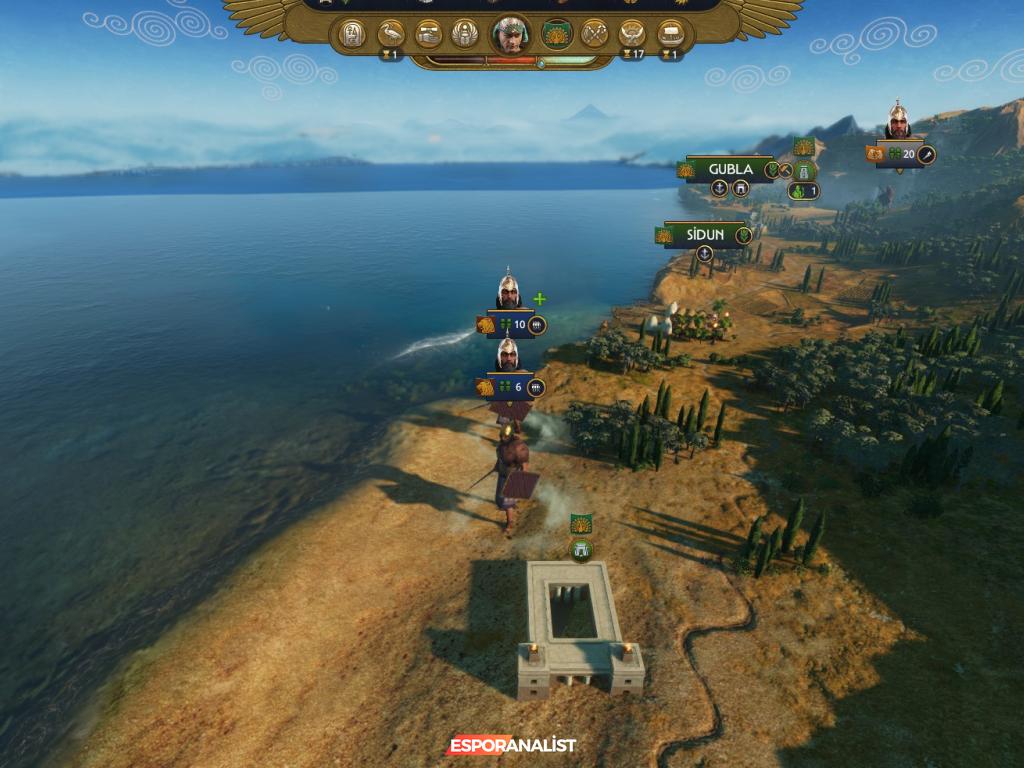Open the ibis bird menu button

coord(391,34)
